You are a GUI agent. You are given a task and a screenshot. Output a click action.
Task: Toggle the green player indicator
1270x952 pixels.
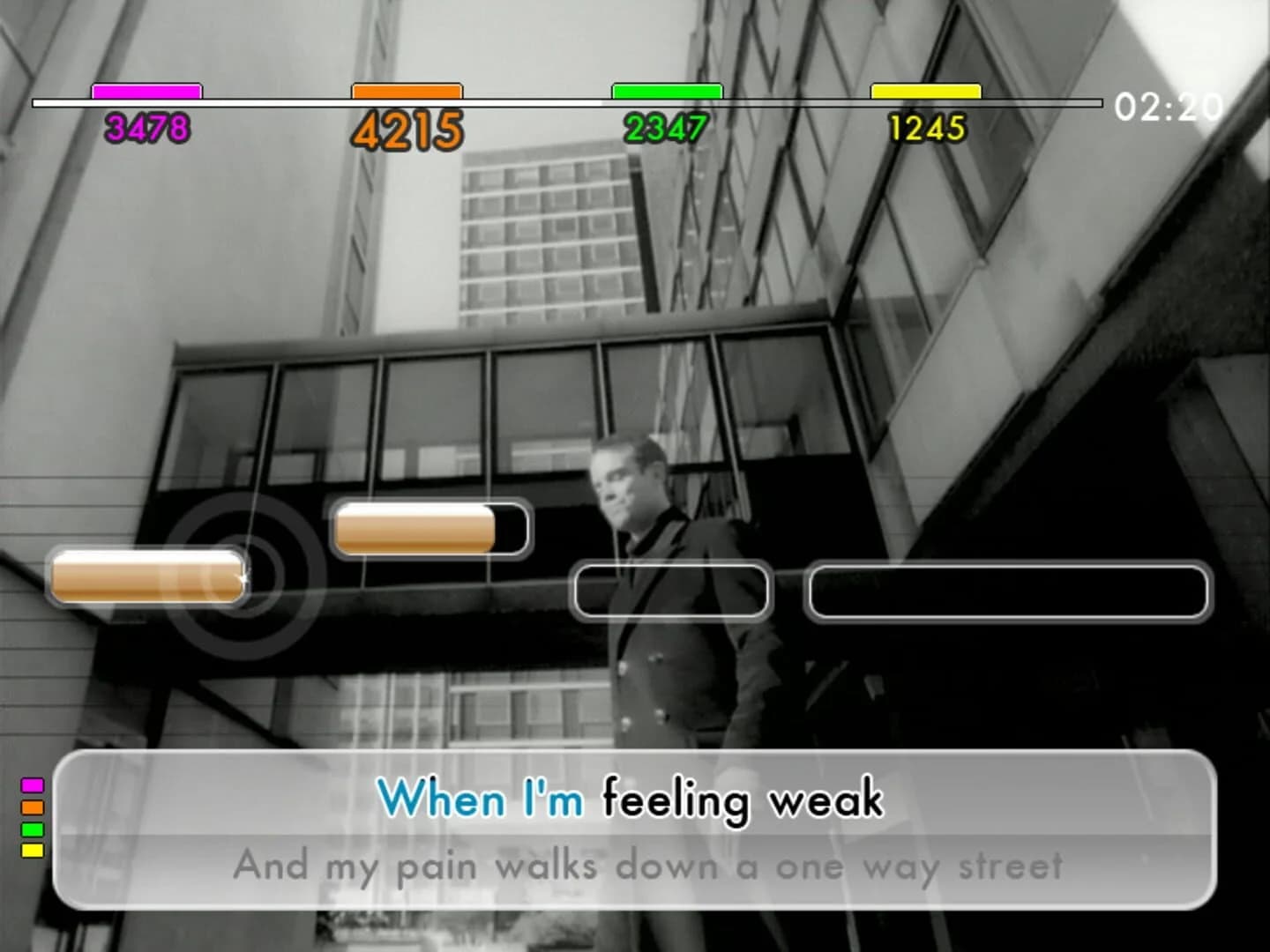point(32,829)
